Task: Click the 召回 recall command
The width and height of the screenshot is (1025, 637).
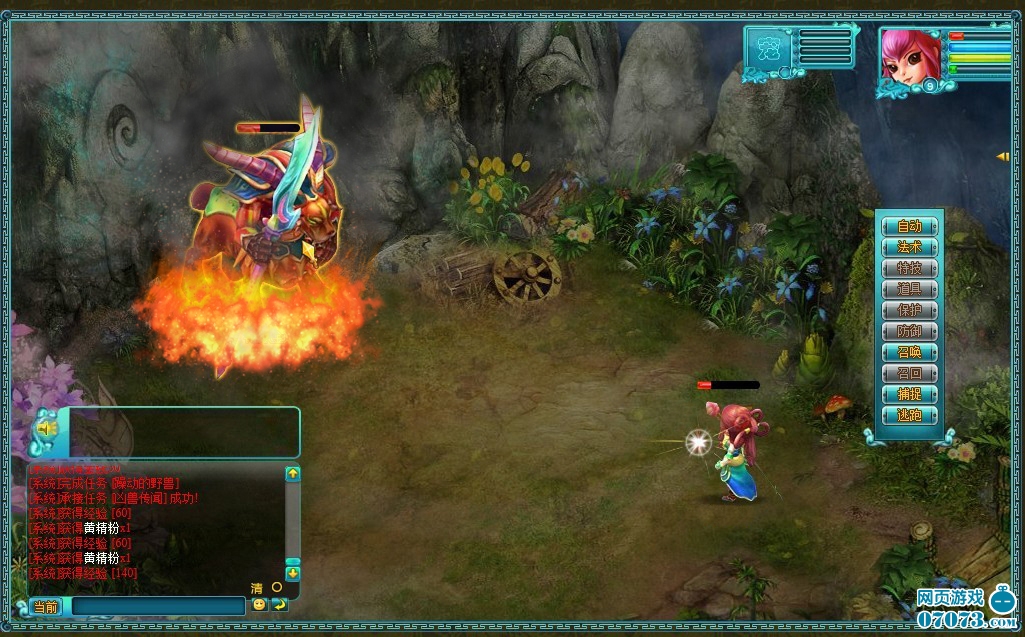Action: 909,373
